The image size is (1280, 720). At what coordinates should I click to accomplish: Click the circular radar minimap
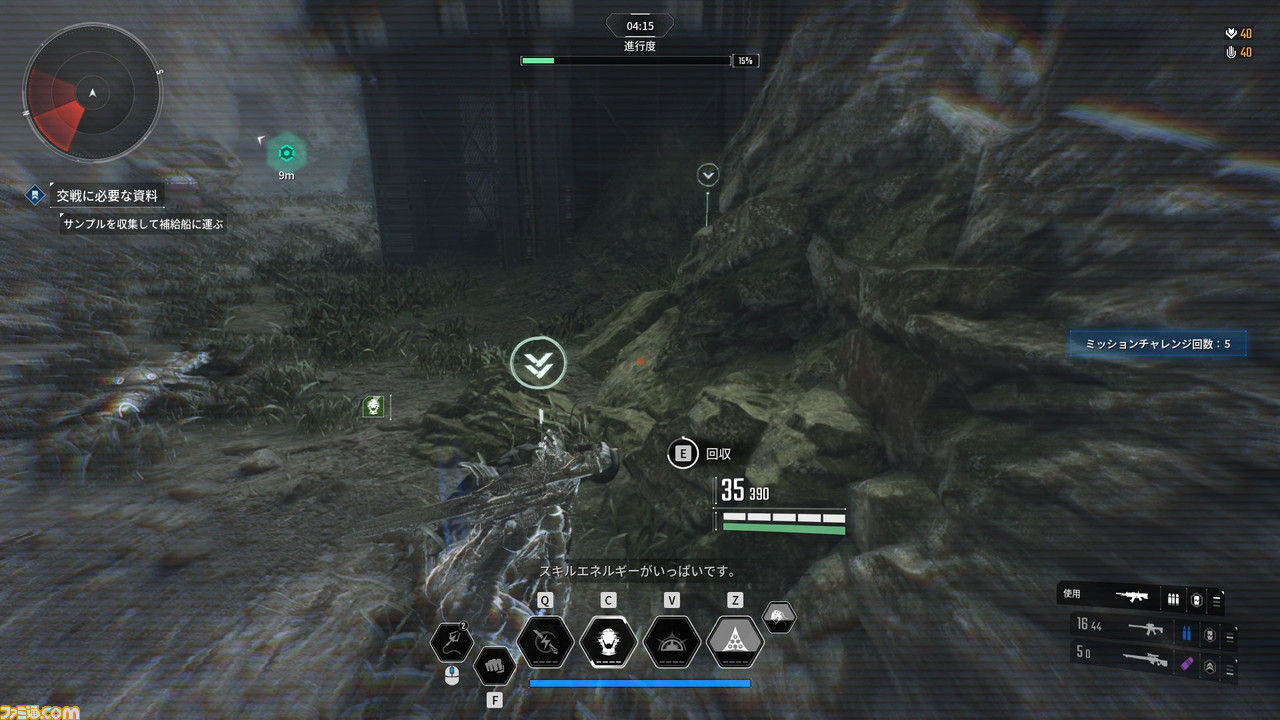92,93
